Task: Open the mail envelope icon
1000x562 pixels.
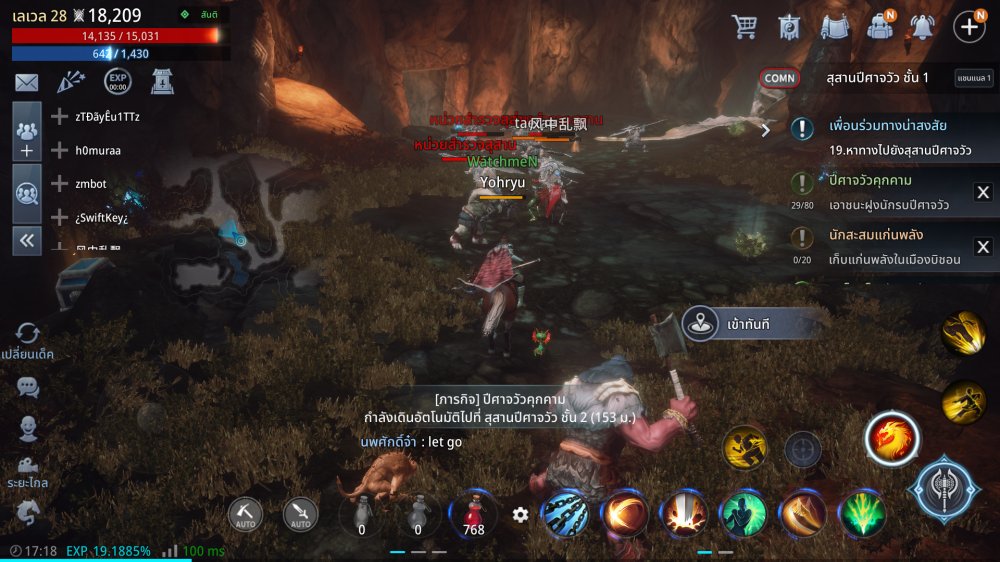Action: 26,83
